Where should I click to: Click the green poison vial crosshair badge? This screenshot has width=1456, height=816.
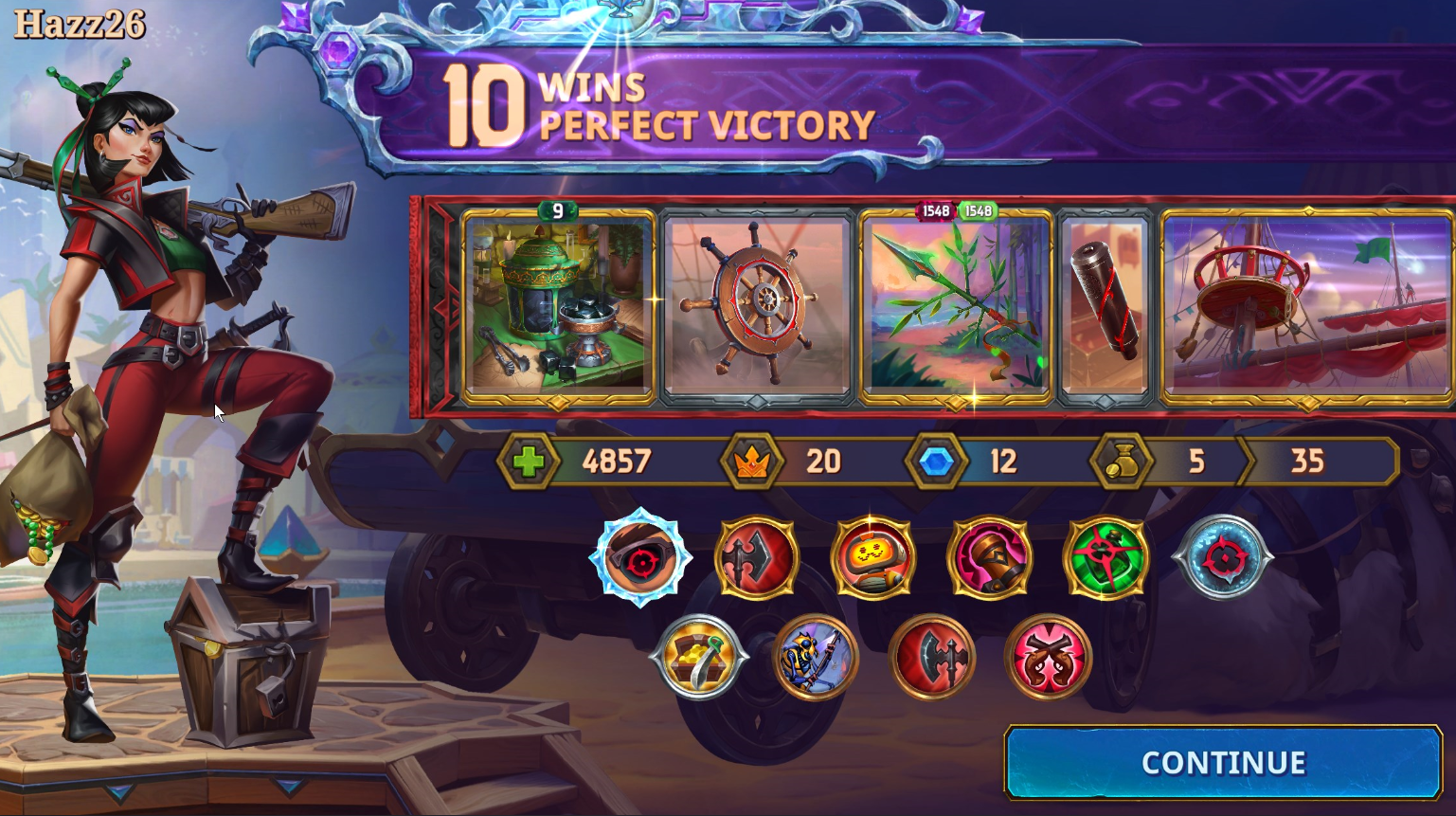1108,558
